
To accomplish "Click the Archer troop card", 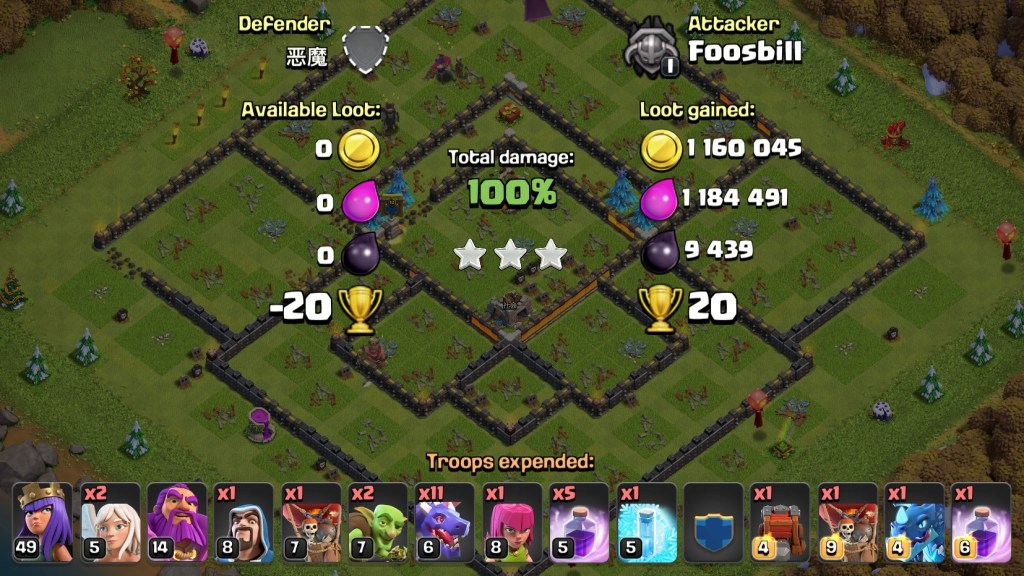I will pyautogui.click(x=512, y=522).
